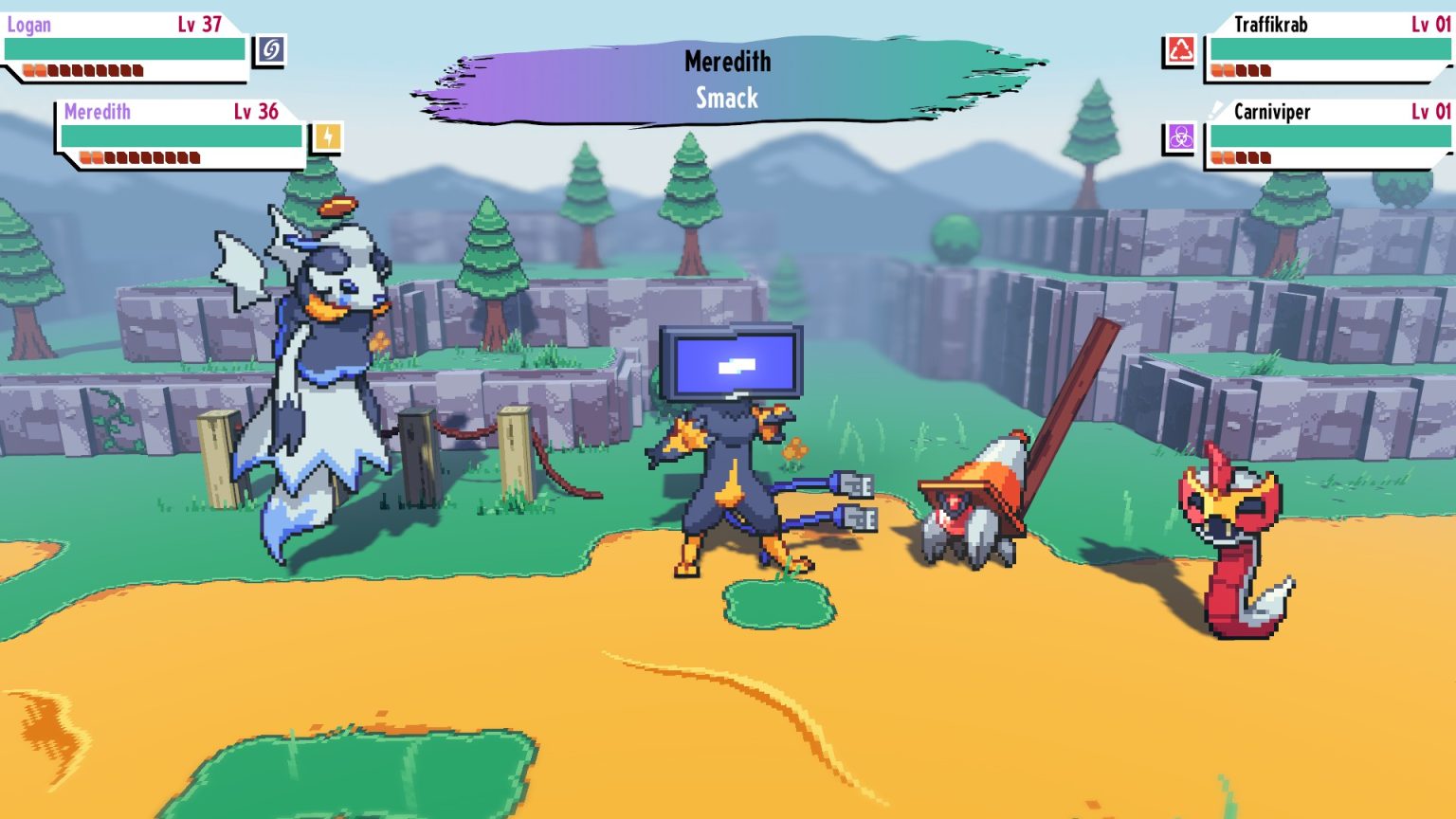Click Meredith's lightning bolt type icon
The height and width of the screenshot is (819, 1456).
click(327, 137)
